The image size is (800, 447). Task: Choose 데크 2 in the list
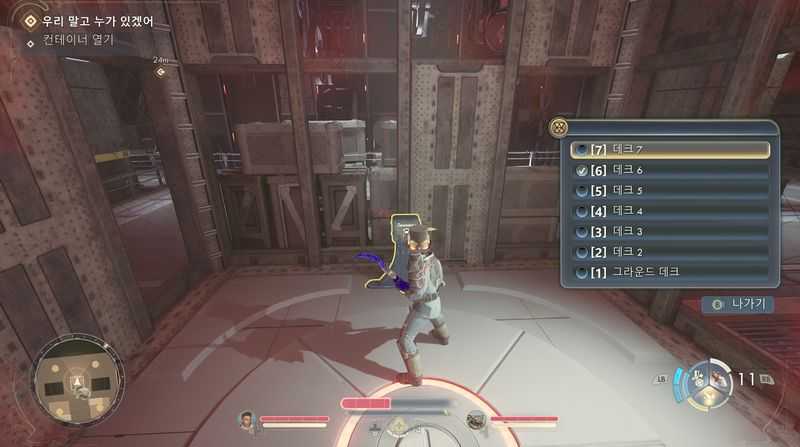[670, 251]
